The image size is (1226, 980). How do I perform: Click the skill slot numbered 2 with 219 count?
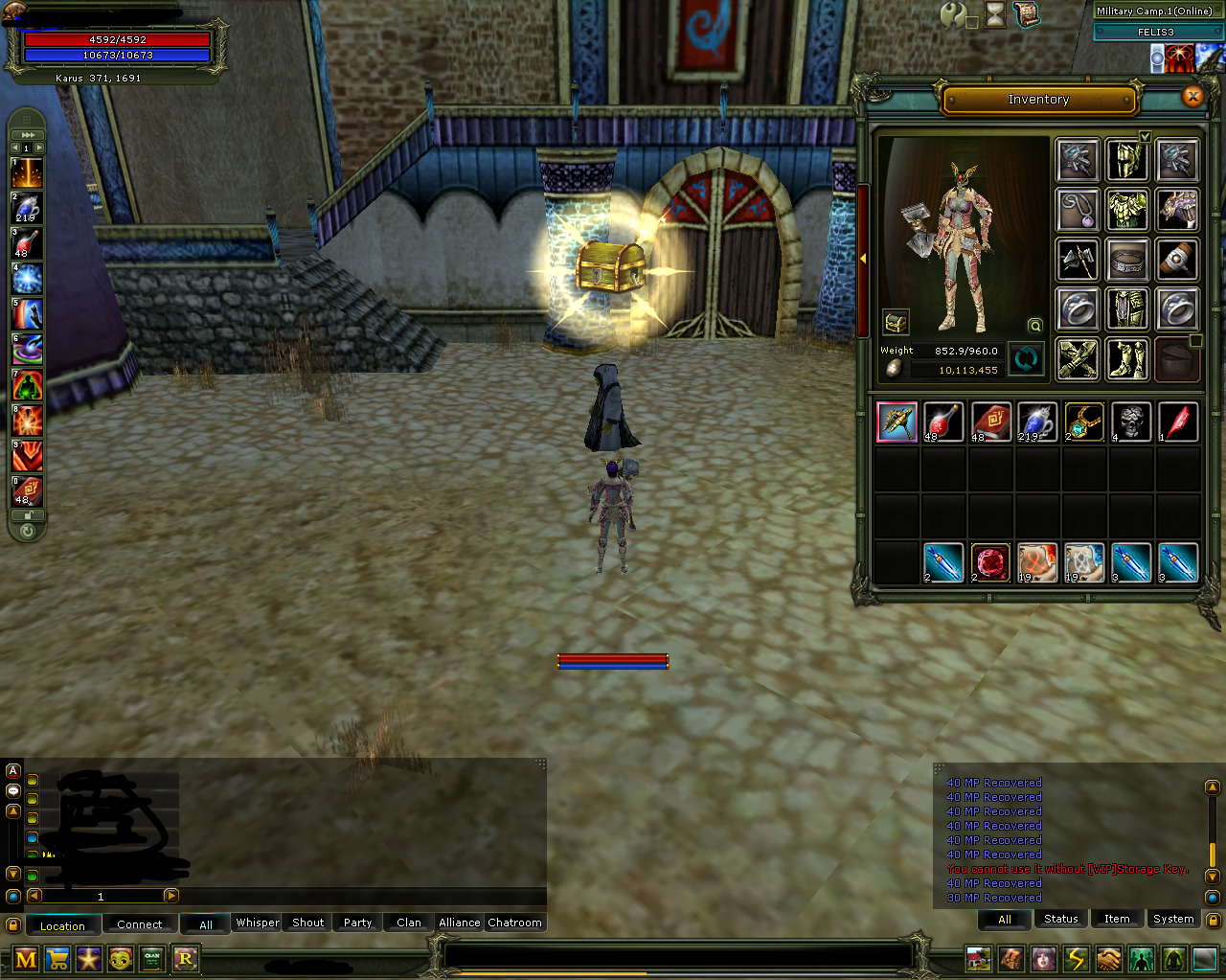click(26, 206)
